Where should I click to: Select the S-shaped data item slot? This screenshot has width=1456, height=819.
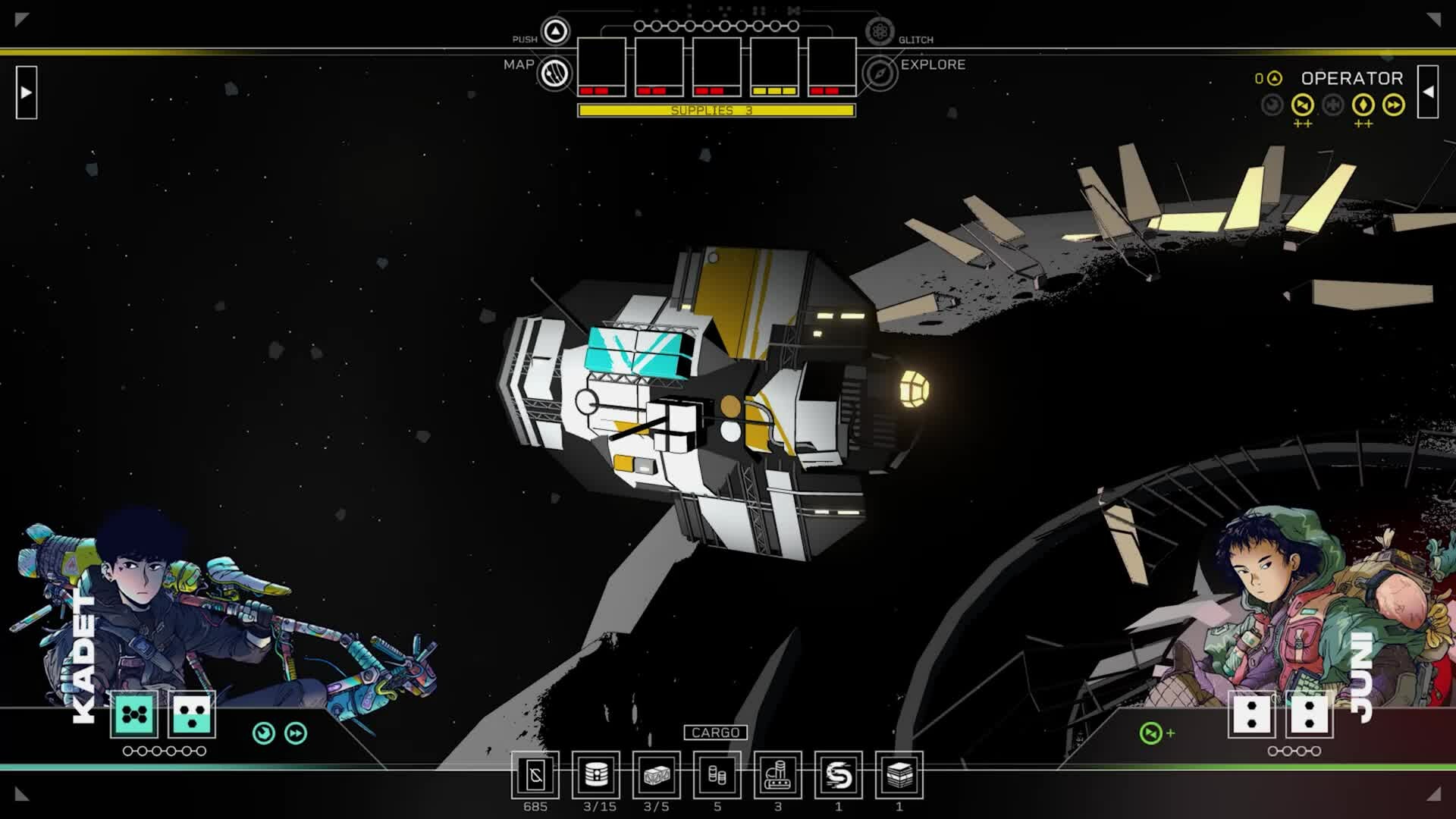click(839, 775)
